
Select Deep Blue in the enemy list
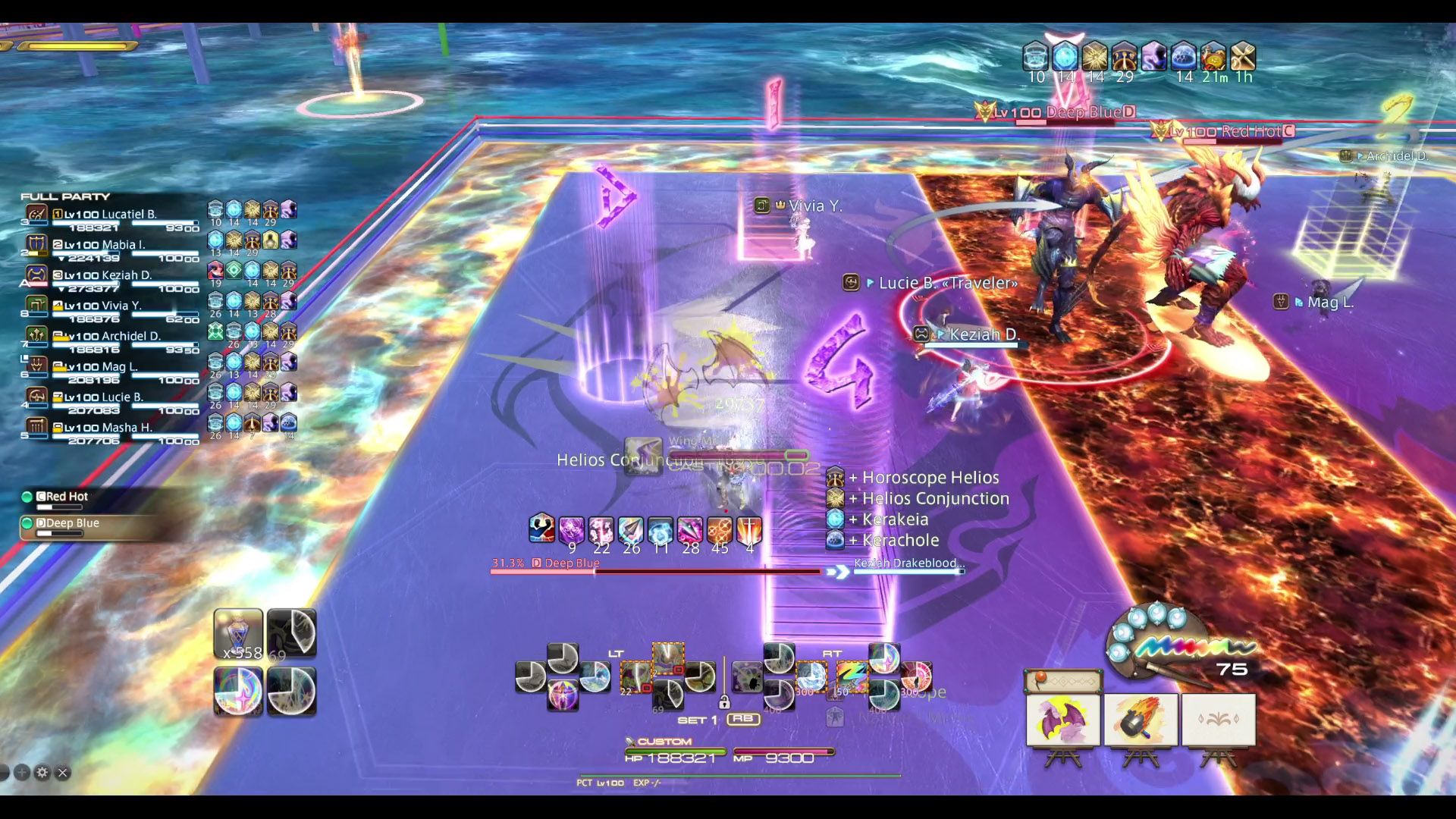click(x=71, y=524)
